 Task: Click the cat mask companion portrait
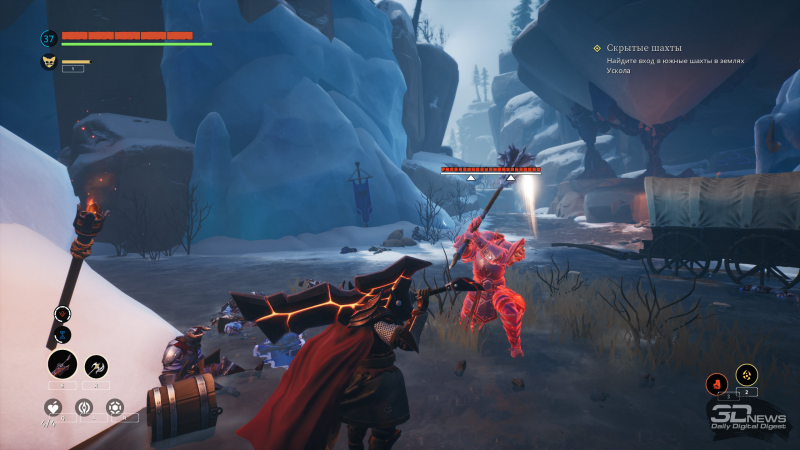(48, 62)
